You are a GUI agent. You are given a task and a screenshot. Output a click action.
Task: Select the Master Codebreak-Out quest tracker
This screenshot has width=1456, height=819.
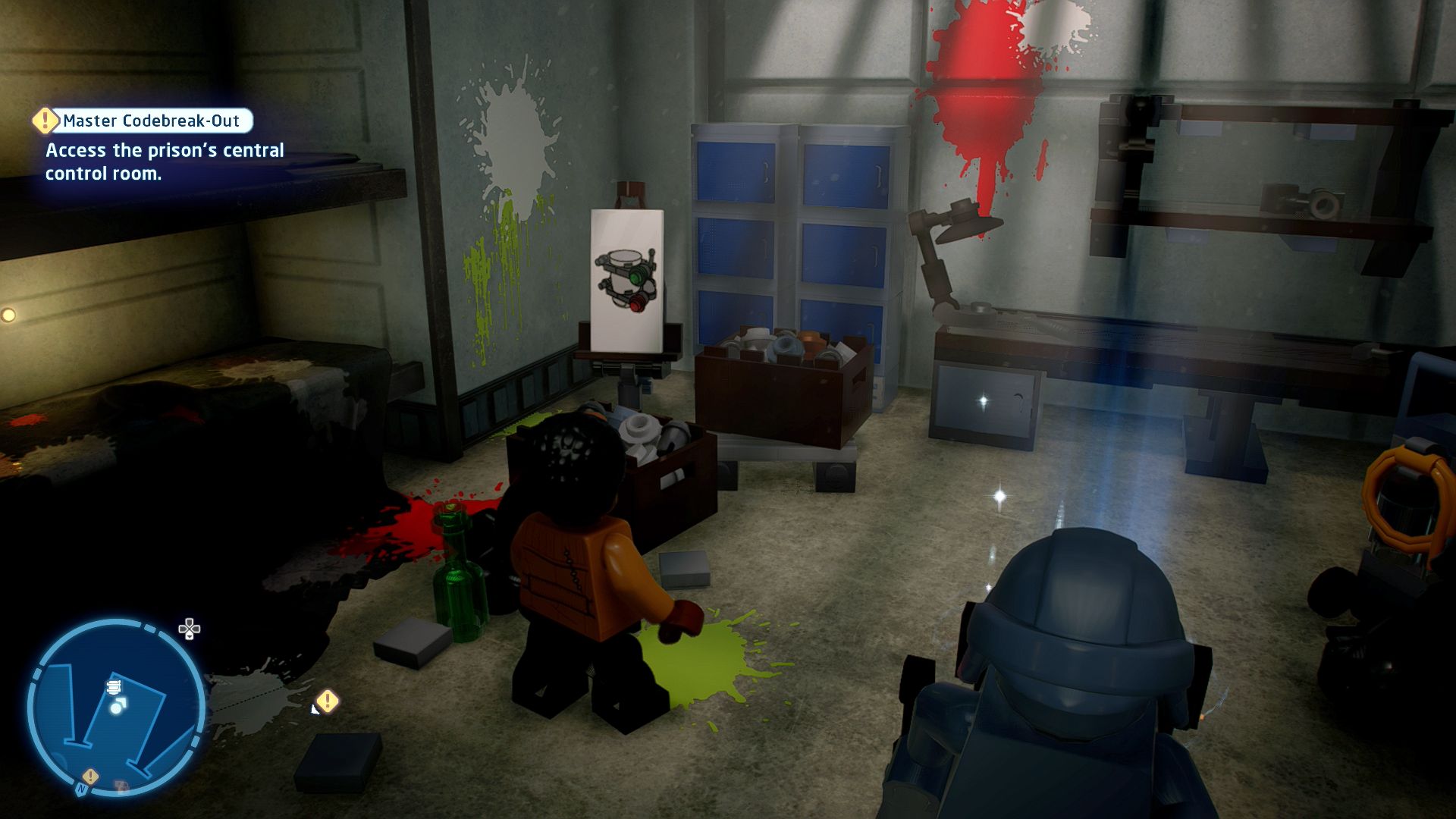[x=151, y=121]
